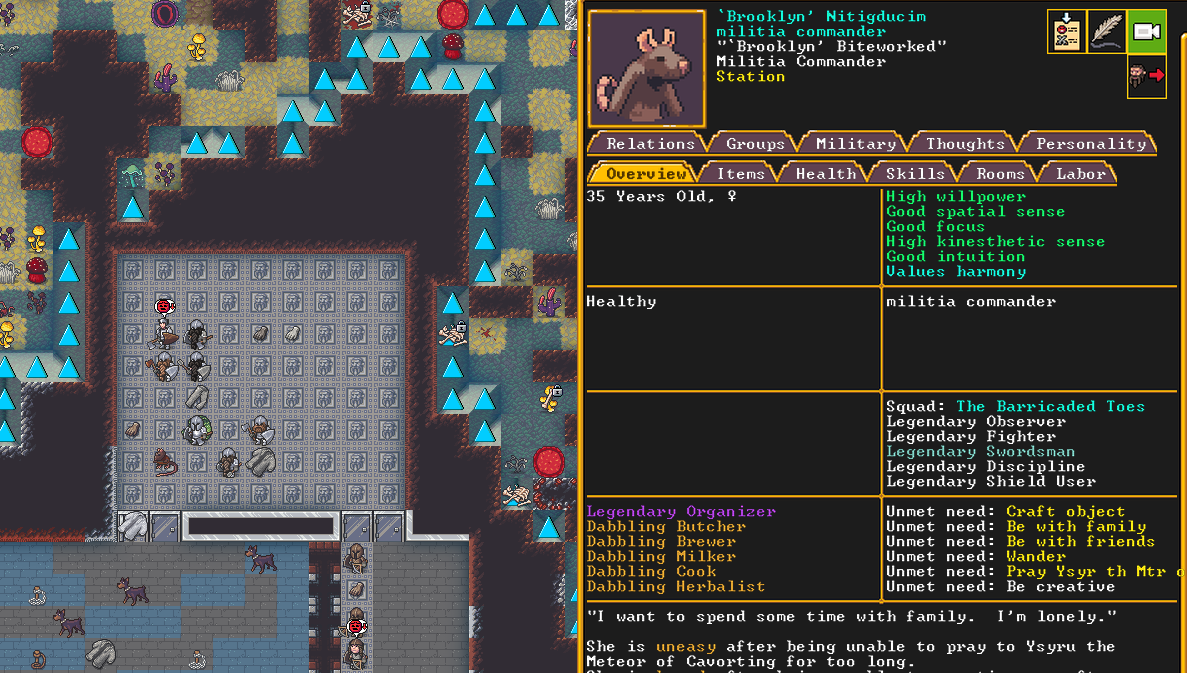Toggle the green camera follow button
1187x673 pixels.
point(1146,32)
